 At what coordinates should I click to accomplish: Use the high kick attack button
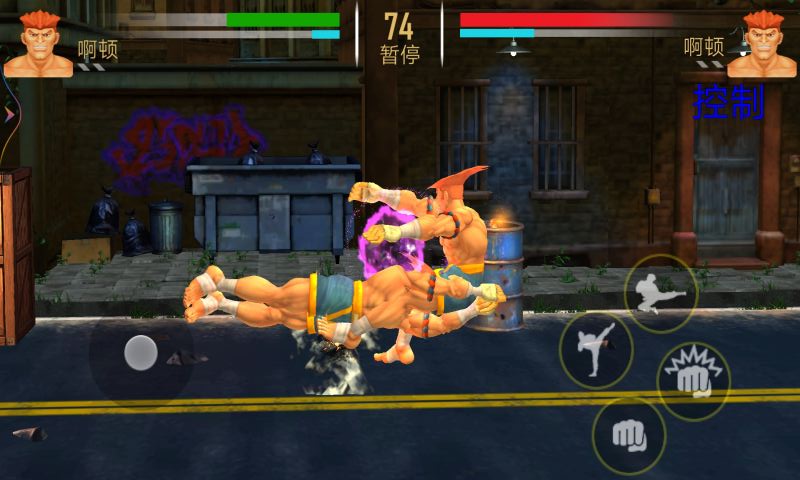coord(595,350)
